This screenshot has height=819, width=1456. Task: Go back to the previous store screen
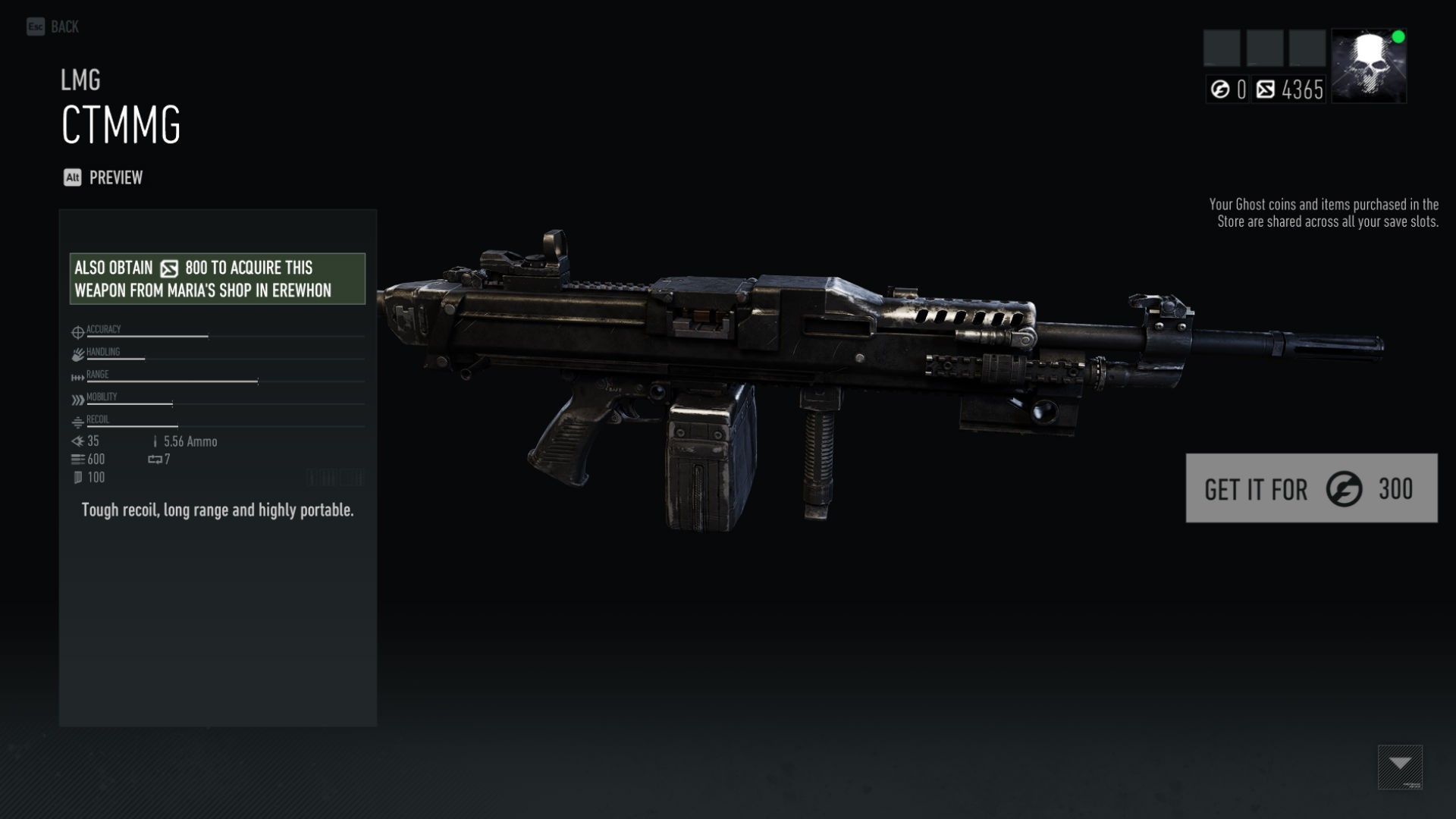pyautogui.click(x=53, y=27)
